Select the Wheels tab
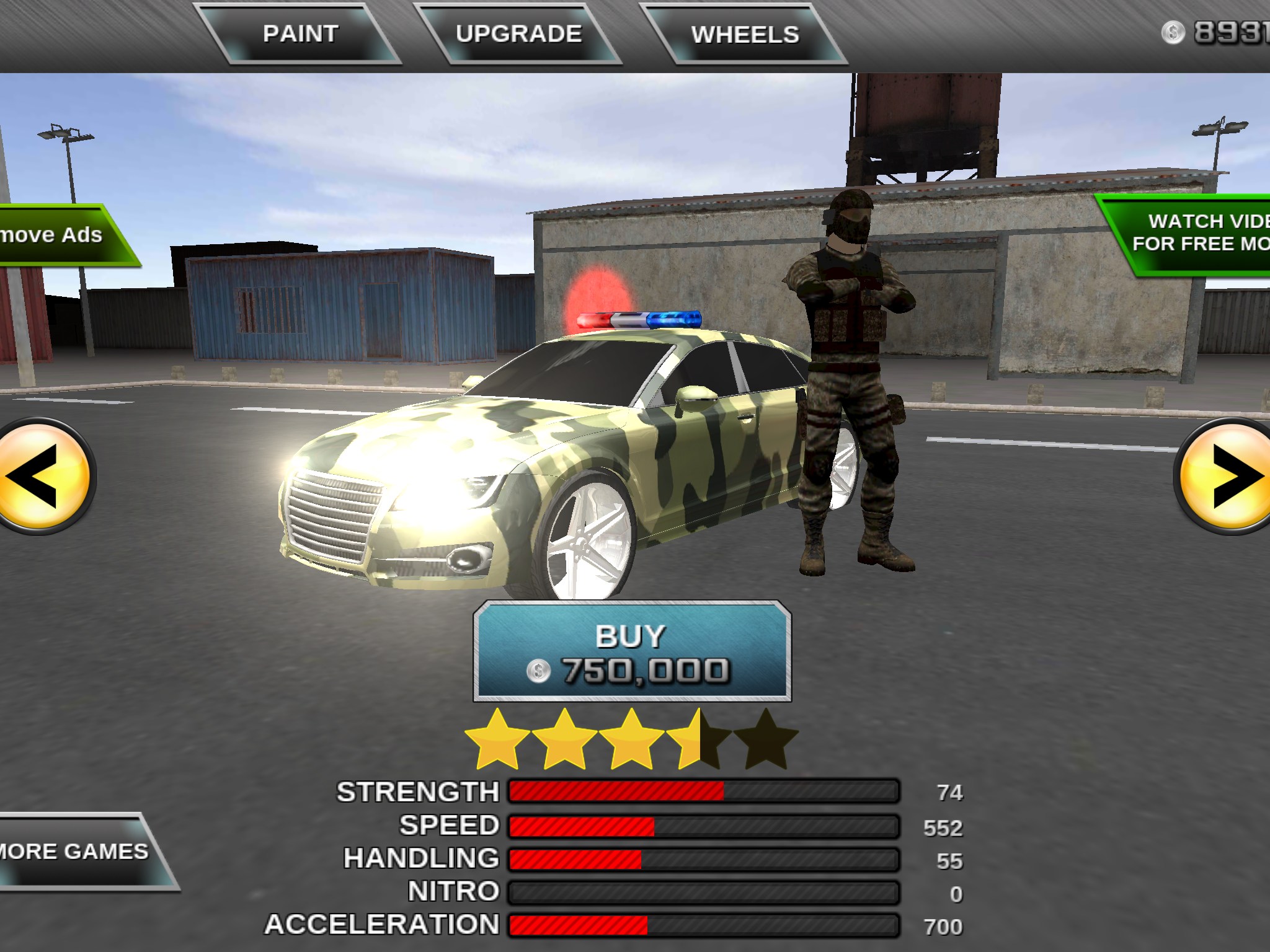 [x=745, y=35]
